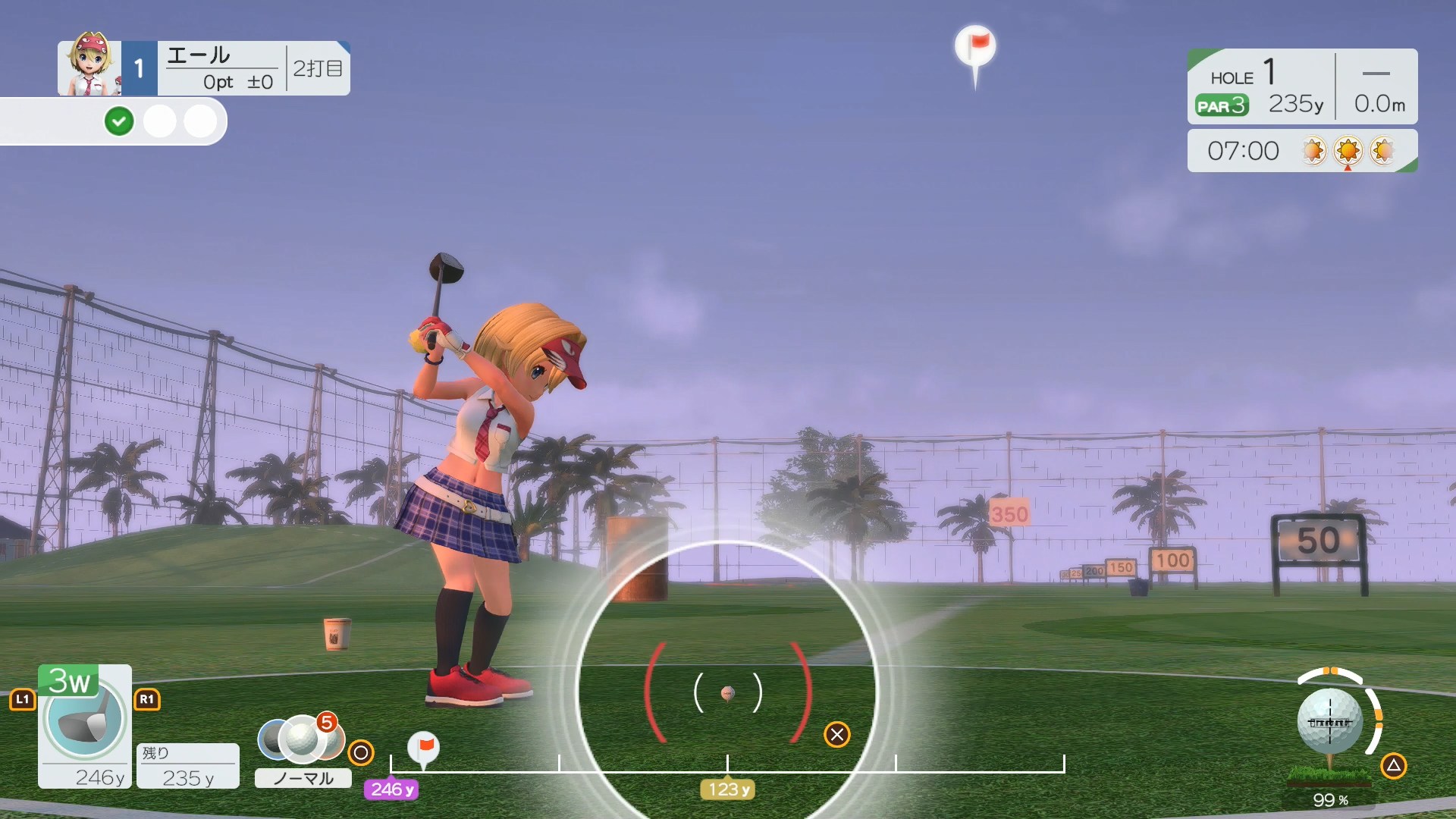
Task: Click the 残り 235y distance display
Action: pos(187,766)
